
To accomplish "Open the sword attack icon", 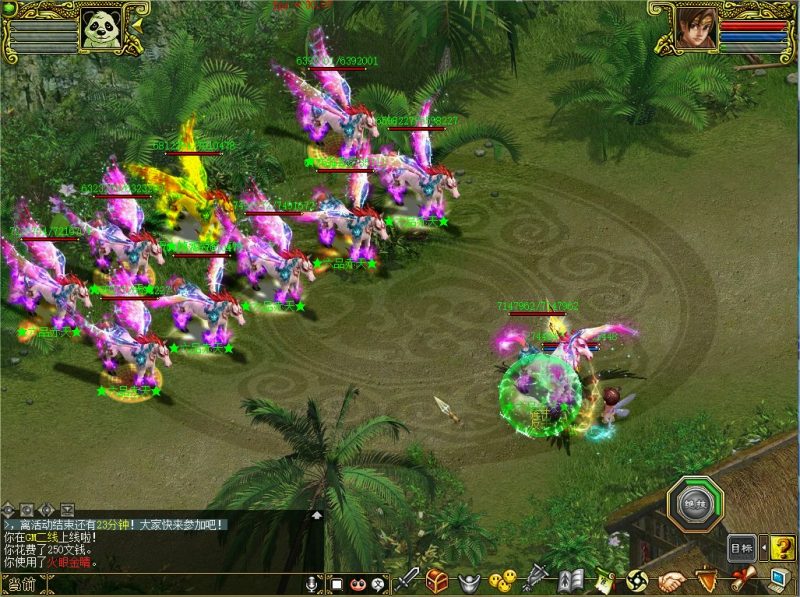I will tap(407, 580).
